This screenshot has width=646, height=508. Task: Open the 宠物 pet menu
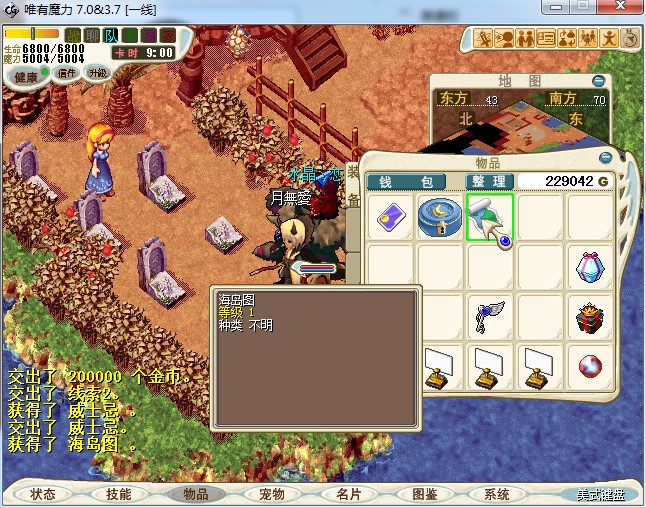(x=271, y=494)
